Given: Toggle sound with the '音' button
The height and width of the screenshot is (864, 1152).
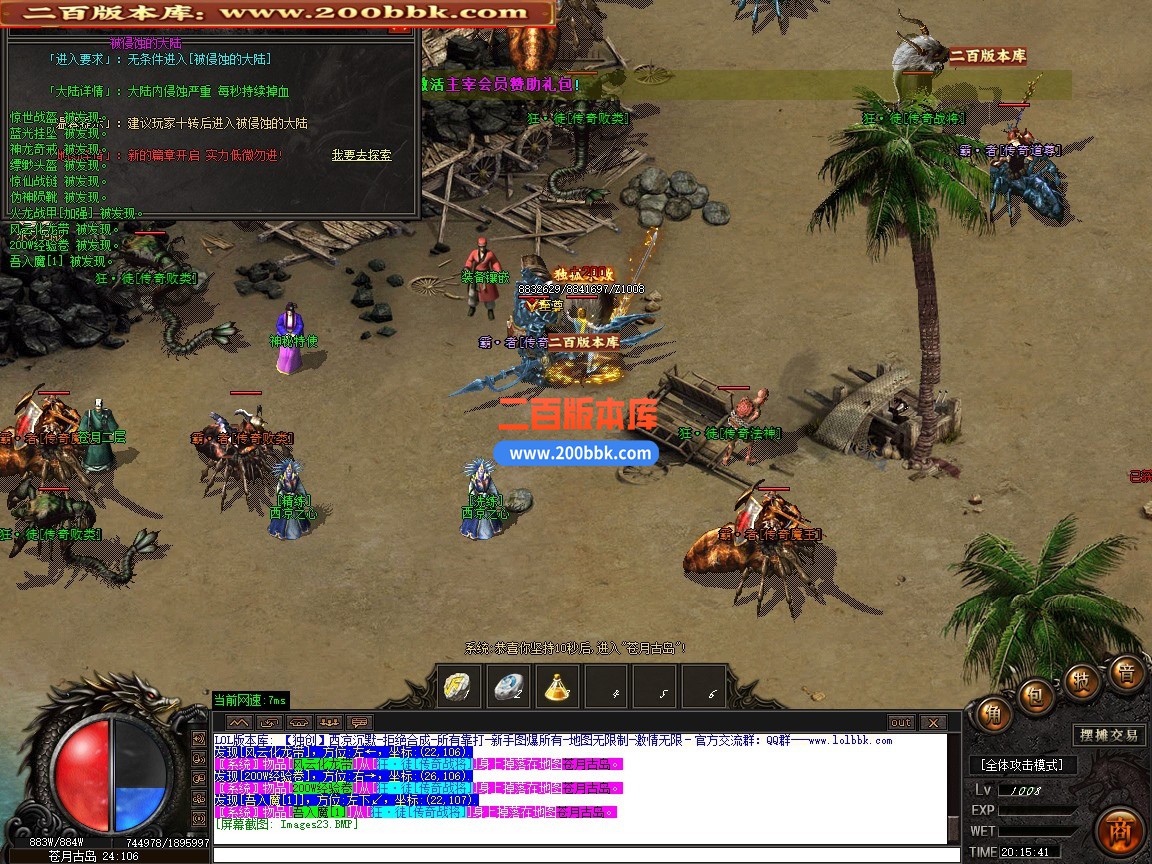Looking at the screenshot, I should (1126, 673).
